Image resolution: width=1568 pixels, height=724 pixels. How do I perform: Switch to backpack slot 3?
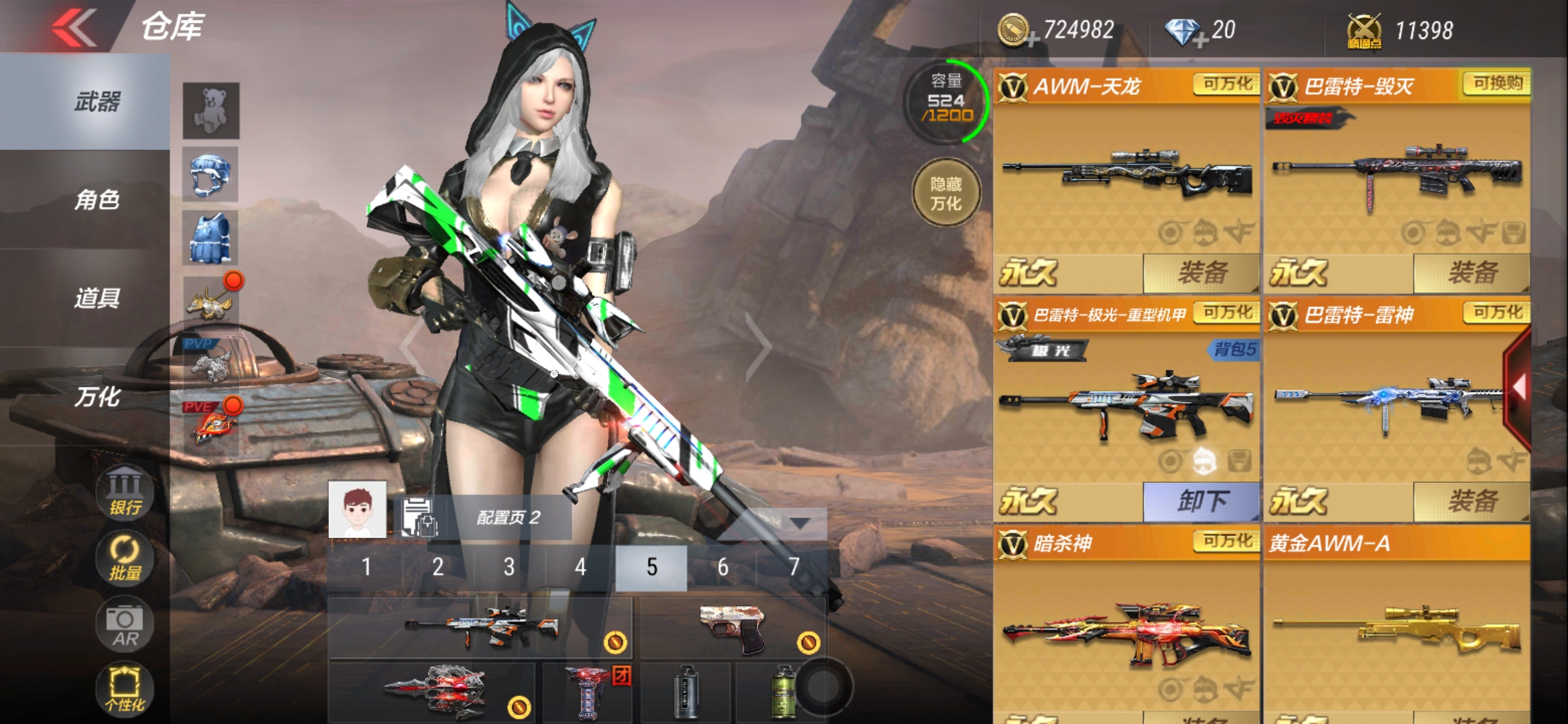[x=509, y=567]
